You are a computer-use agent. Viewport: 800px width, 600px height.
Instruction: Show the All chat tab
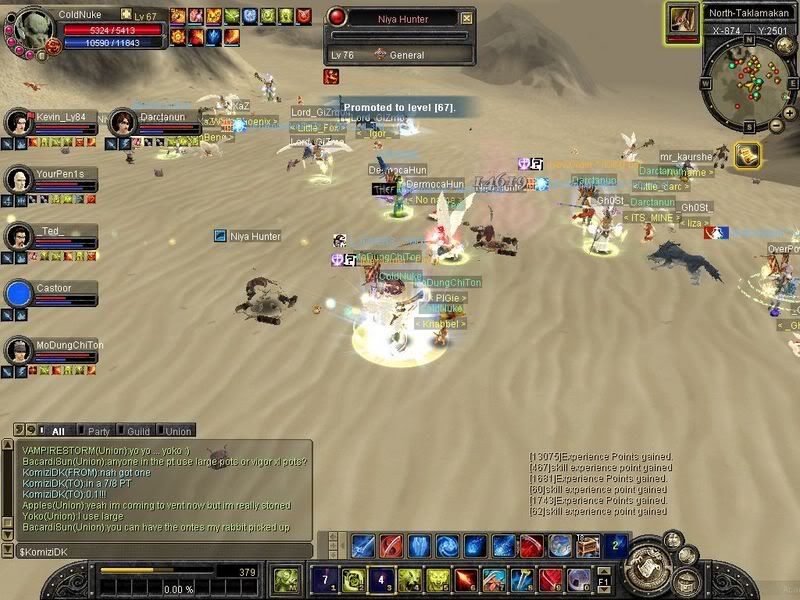tap(57, 431)
